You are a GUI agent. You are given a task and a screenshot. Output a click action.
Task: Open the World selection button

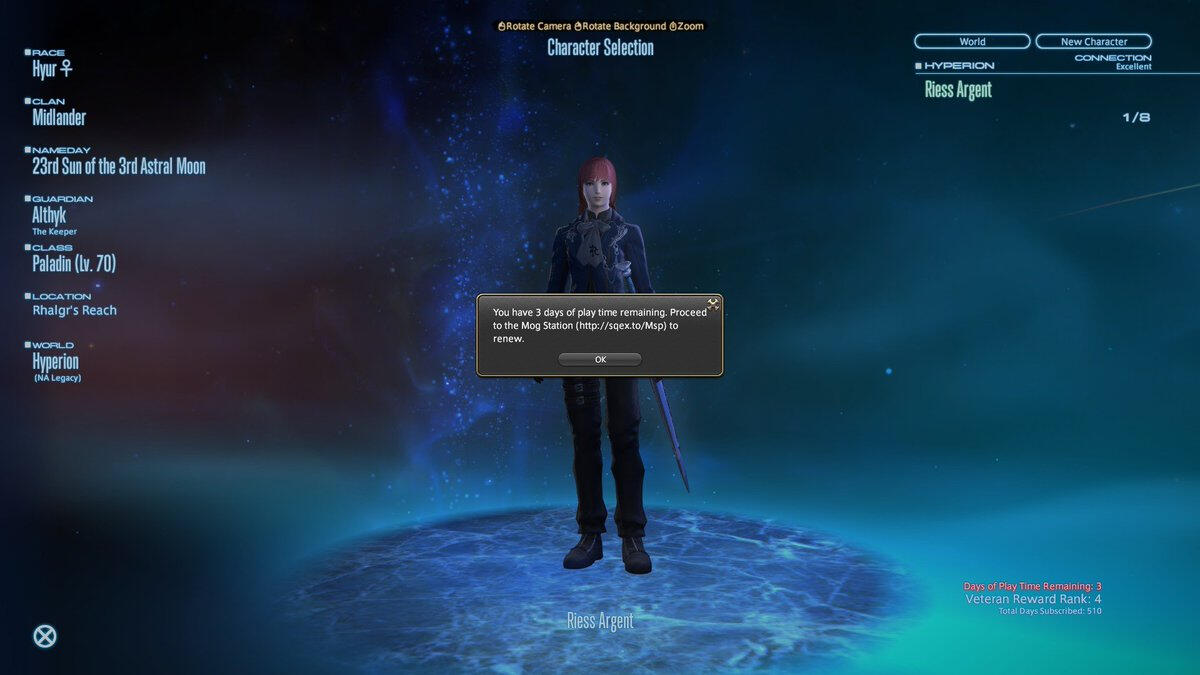pyautogui.click(x=972, y=42)
